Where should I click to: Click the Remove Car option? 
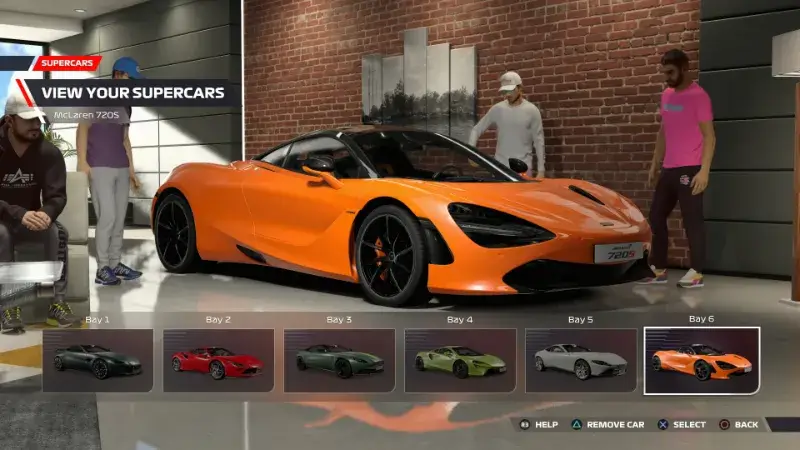tap(607, 424)
